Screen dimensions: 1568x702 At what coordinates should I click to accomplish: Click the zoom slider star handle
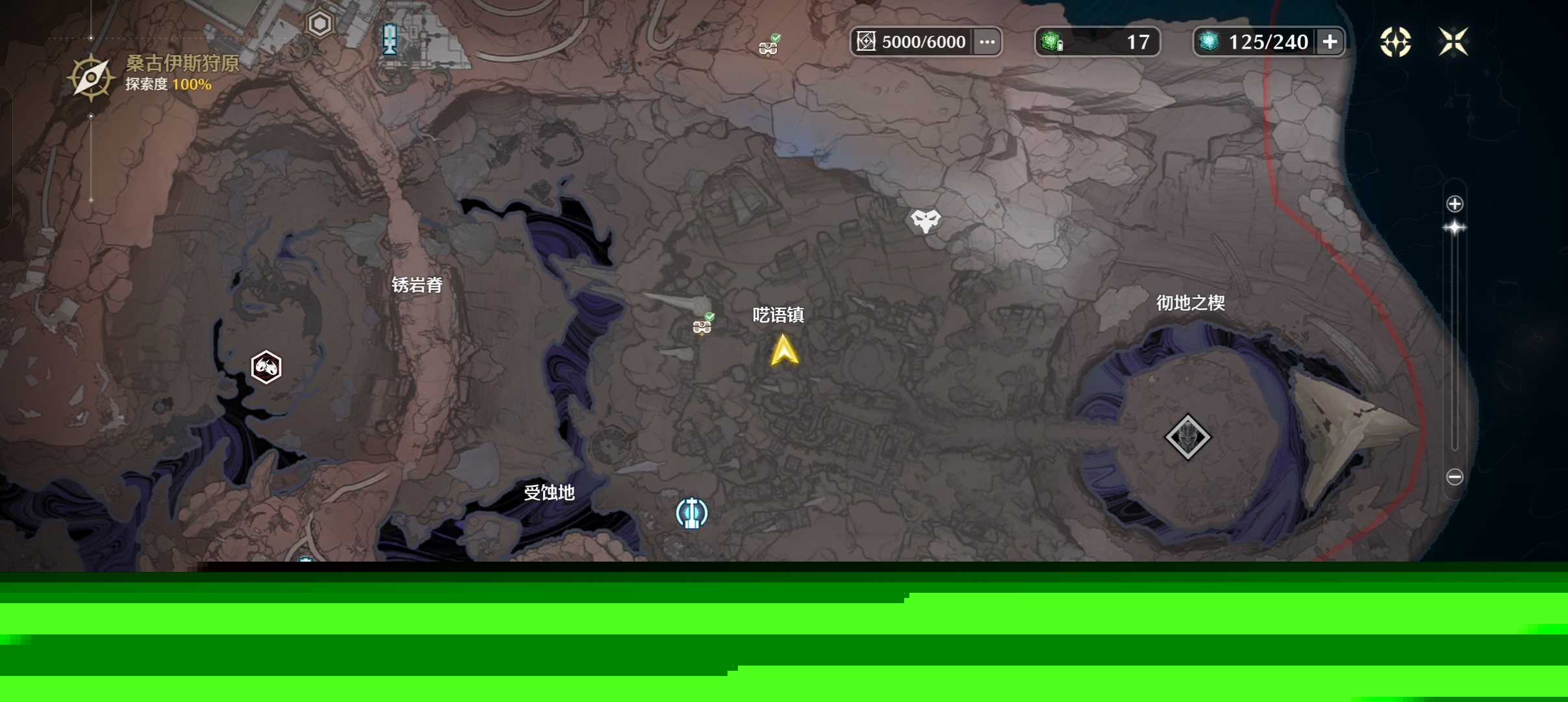(1454, 227)
